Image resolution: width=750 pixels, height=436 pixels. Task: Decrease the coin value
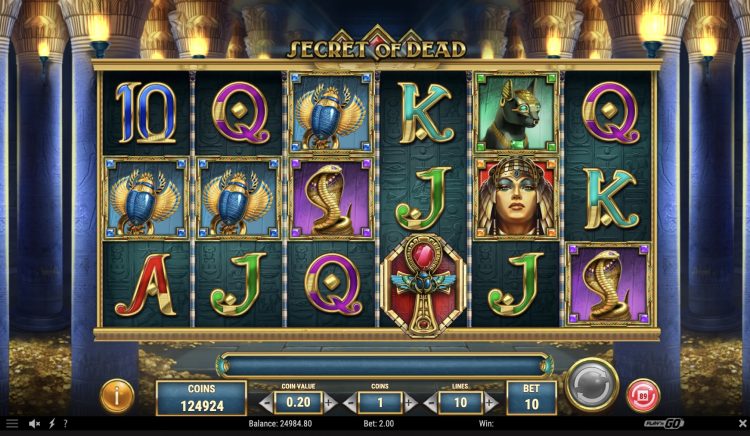point(264,404)
